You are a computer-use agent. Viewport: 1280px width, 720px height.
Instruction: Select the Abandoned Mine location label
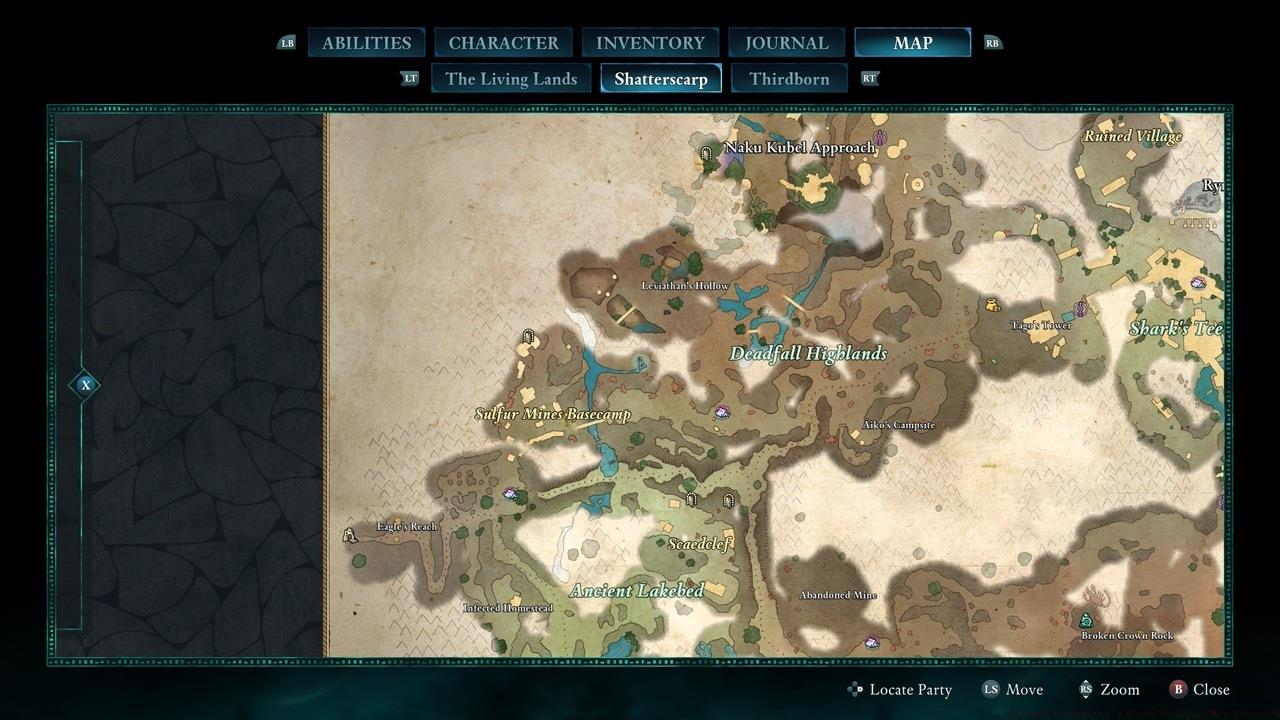pyautogui.click(x=838, y=595)
